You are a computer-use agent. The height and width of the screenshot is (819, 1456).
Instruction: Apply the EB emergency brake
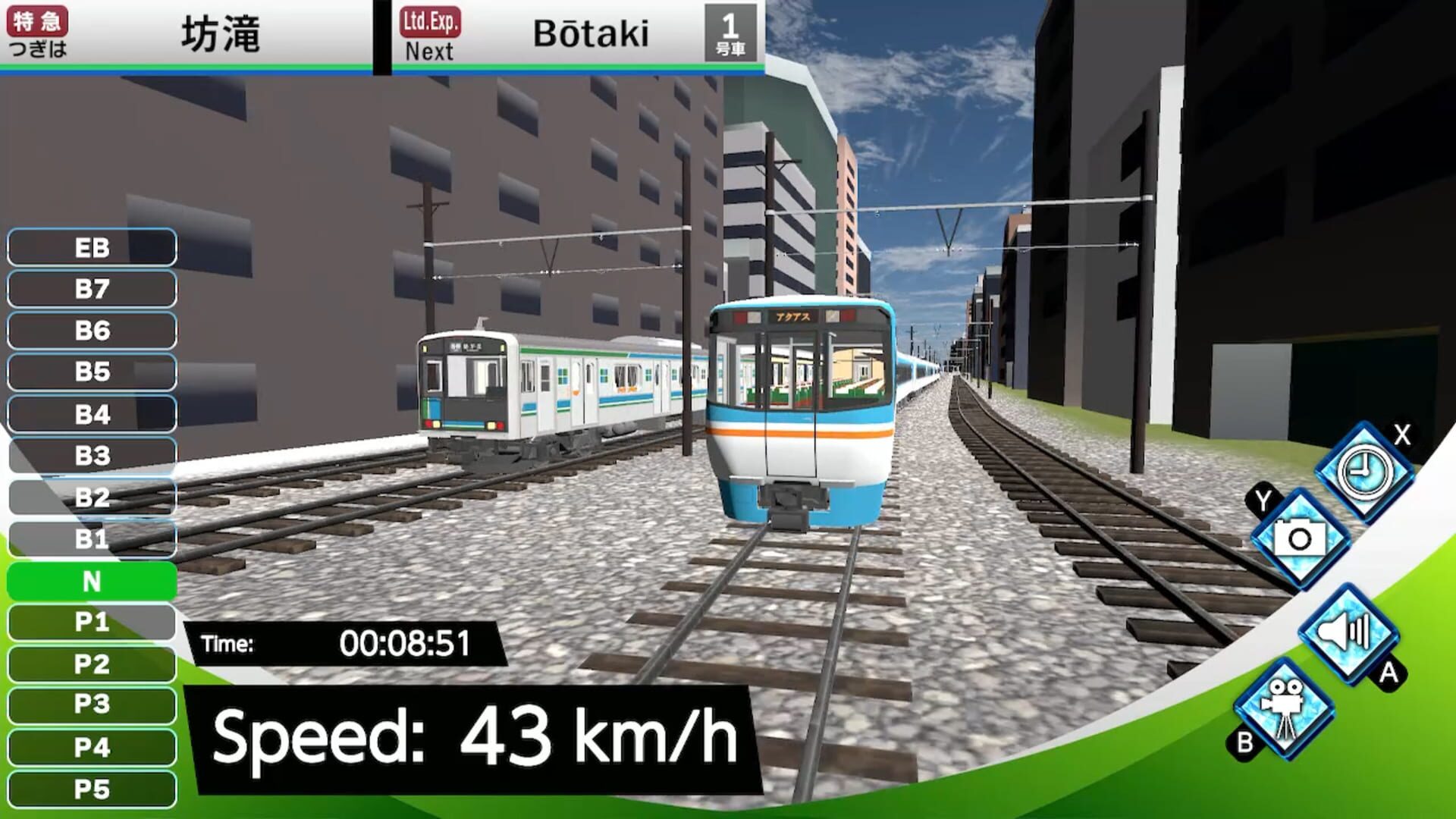90,247
